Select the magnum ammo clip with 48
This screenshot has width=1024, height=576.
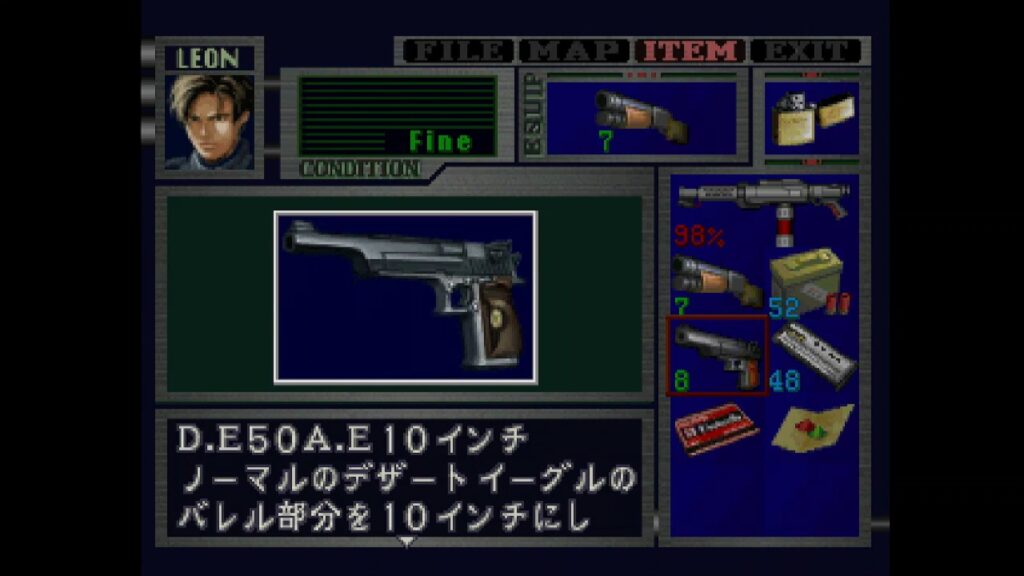[x=812, y=355]
